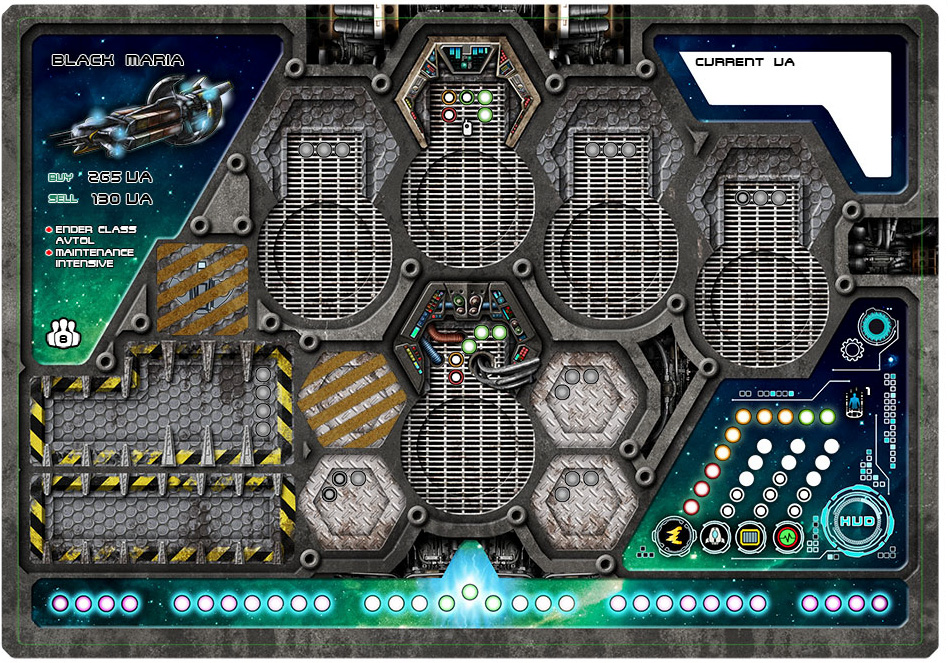Select the yellow lightning bolt power icon

click(673, 537)
